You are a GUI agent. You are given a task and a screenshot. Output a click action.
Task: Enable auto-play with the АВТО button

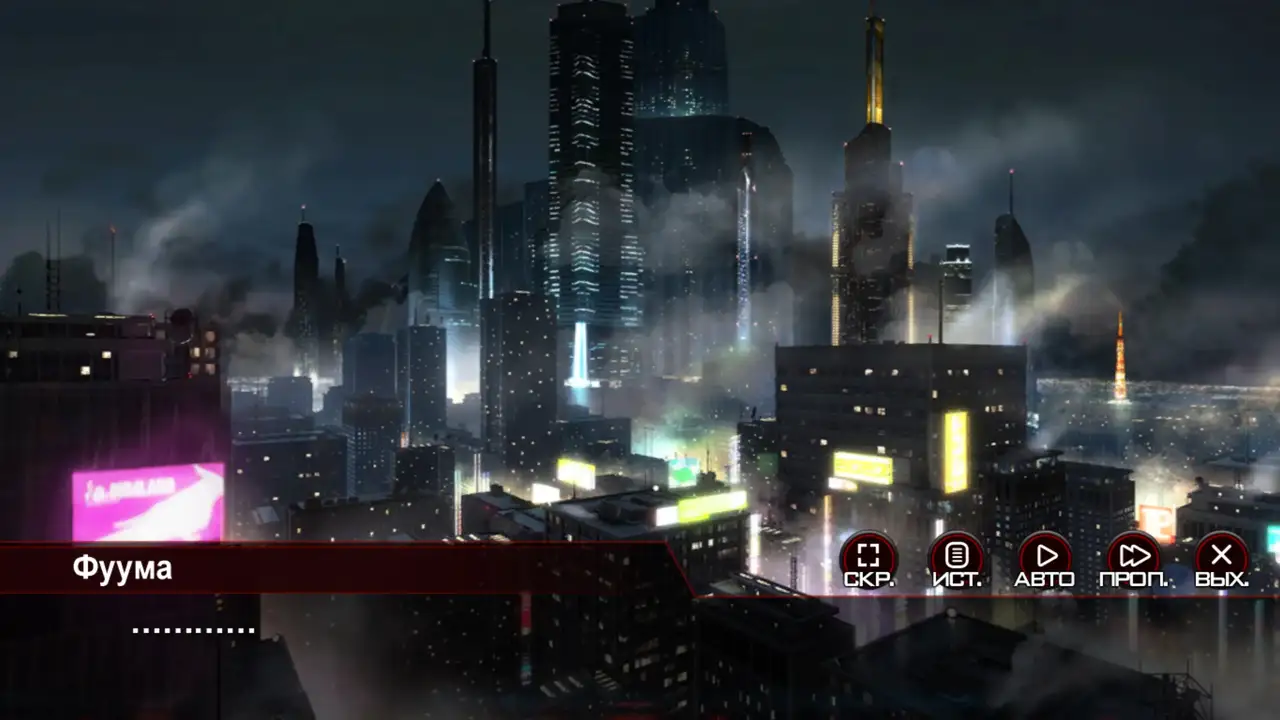pyautogui.click(x=1045, y=558)
